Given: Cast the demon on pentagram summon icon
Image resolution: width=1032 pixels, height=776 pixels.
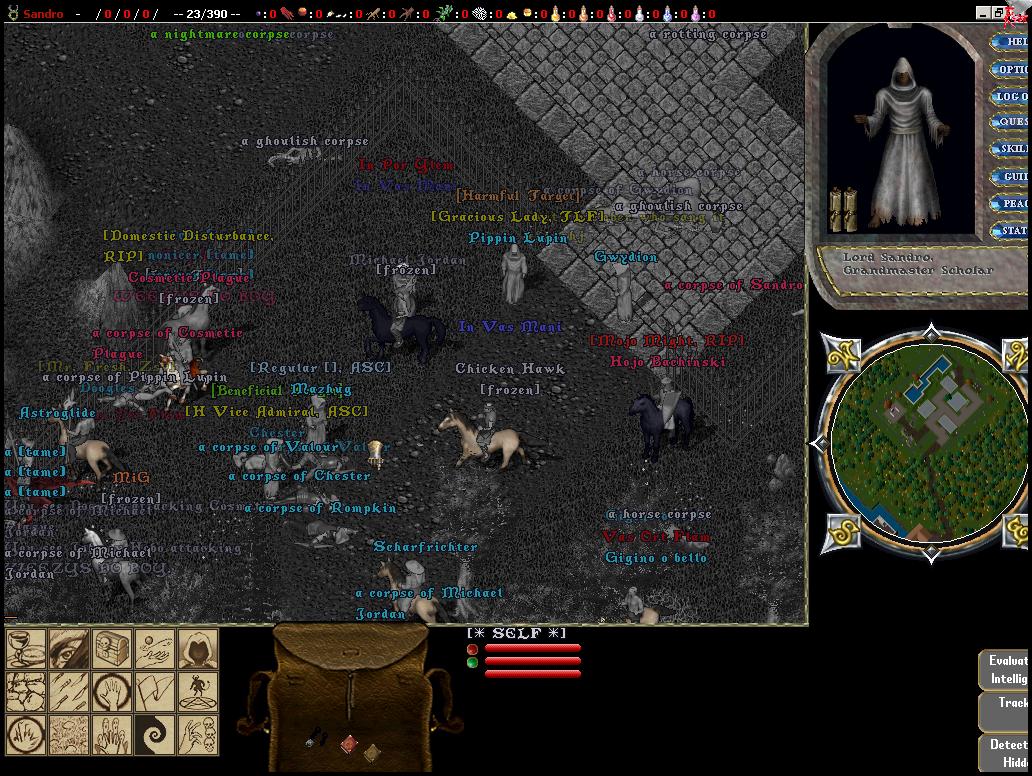Looking at the screenshot, I should 198,692.
